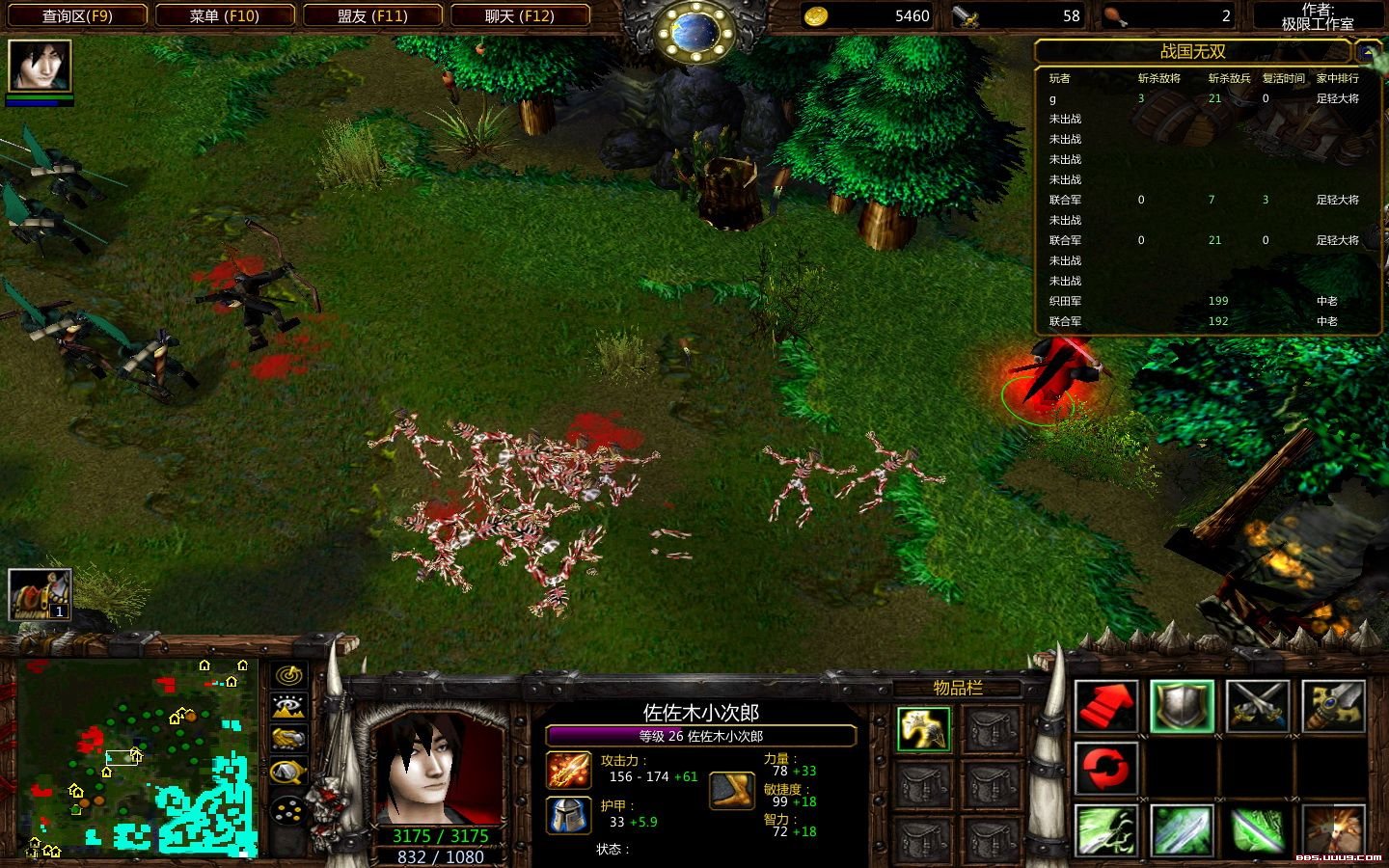Viewport: 1389px width, 868px height.
Task: Toggle ally color mode with the handshake icon
Action: point(289,739)
